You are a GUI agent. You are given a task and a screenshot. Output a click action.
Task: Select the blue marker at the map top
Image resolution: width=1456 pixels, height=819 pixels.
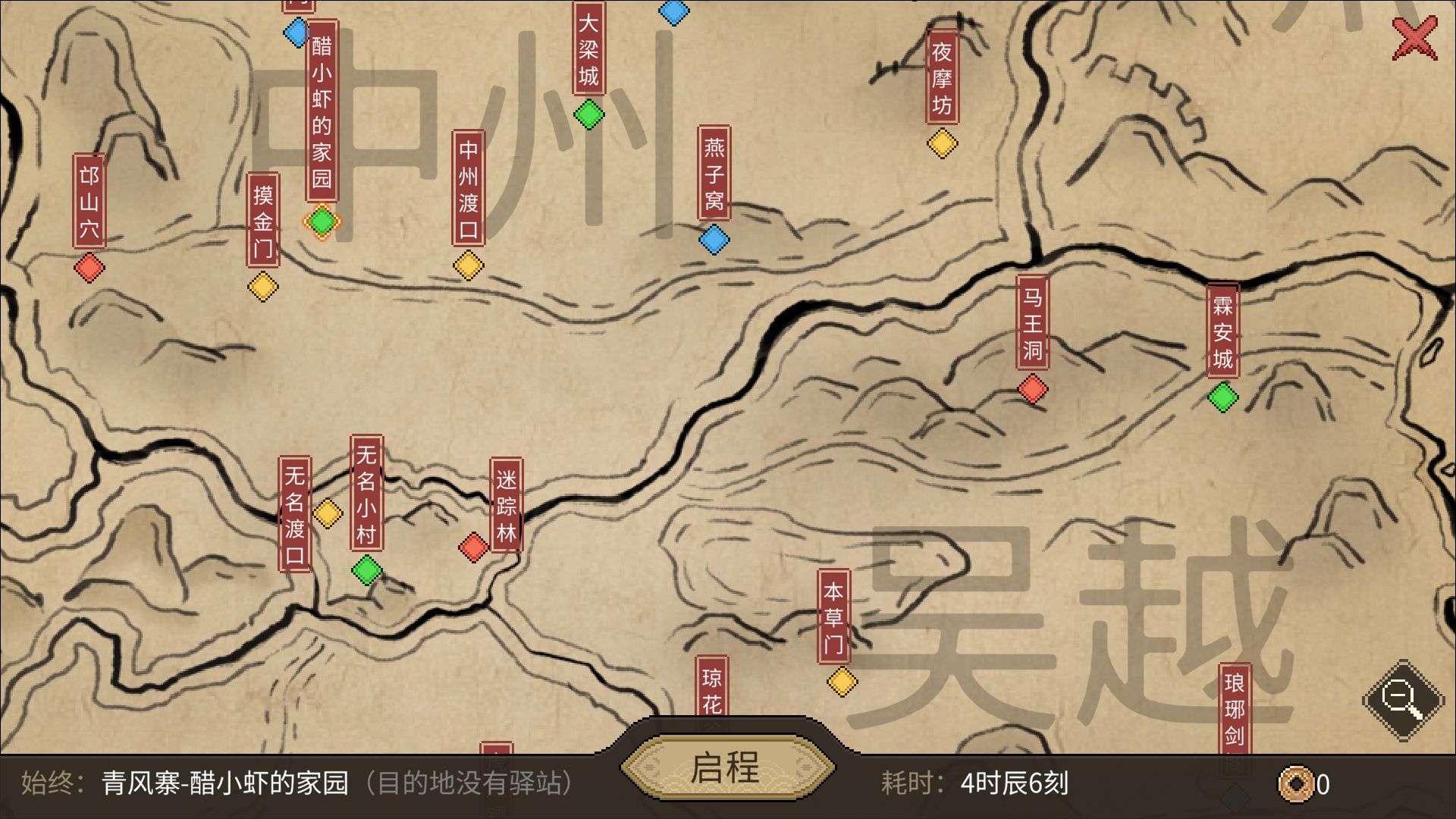pyautogui.click(x=673, y=11)
